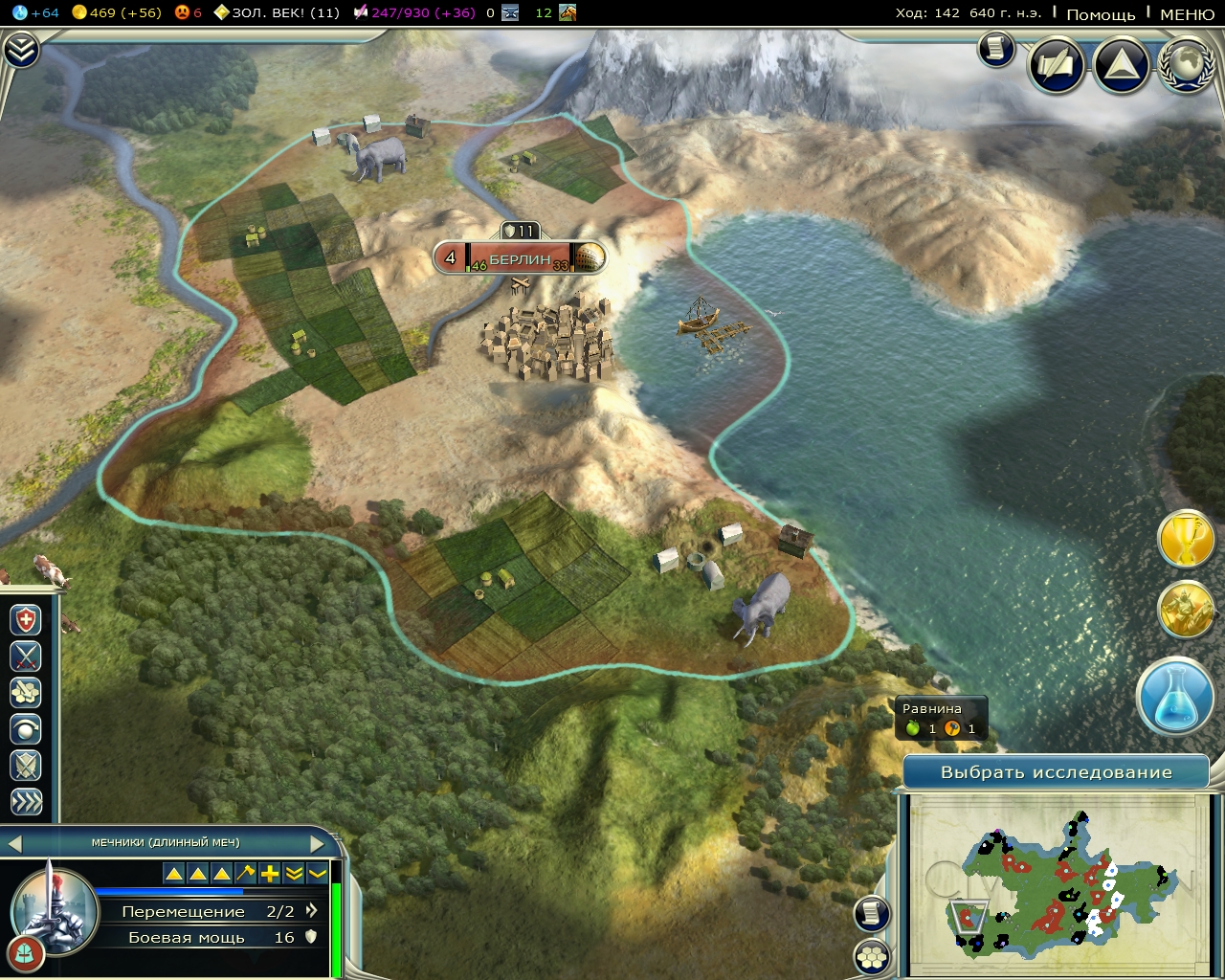Open the research flask icon on the right
The width and height of the screenshot is (1225, 980).
point(1176,698)
